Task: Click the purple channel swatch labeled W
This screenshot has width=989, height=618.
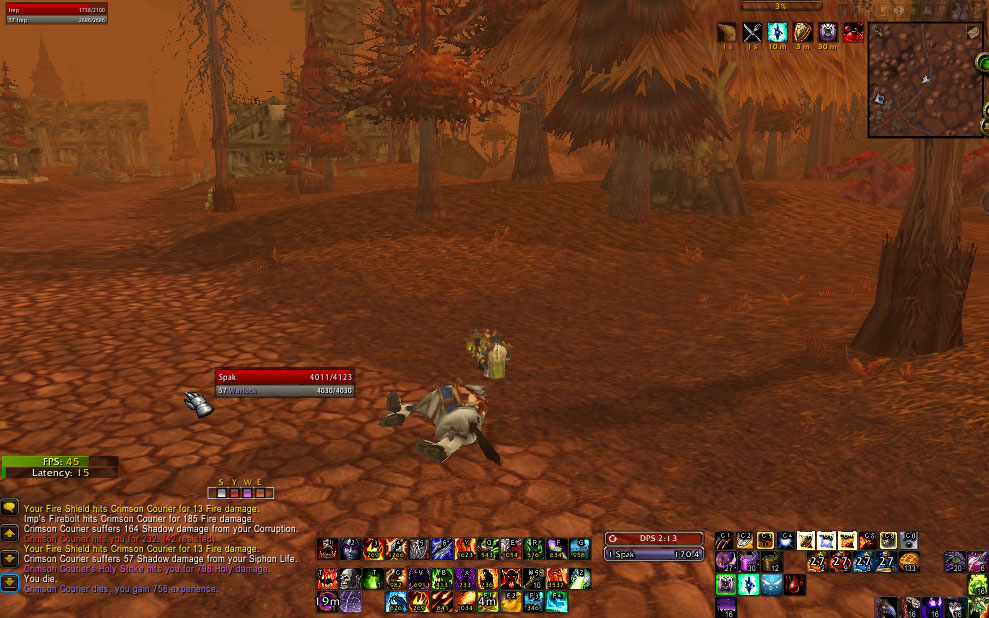Action: (247, 492)
